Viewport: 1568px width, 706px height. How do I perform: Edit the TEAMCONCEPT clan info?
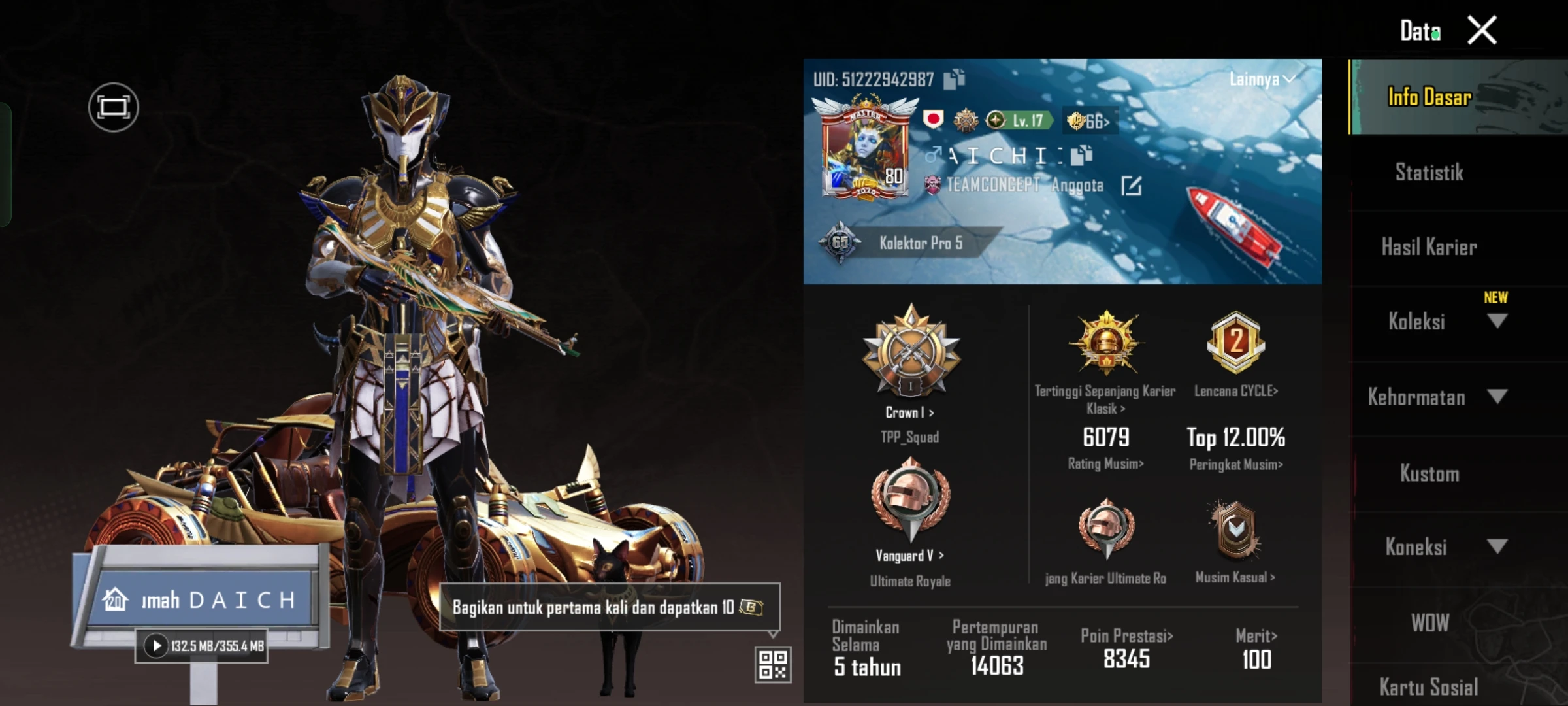pyautogui.click(x=1131, y=186)
